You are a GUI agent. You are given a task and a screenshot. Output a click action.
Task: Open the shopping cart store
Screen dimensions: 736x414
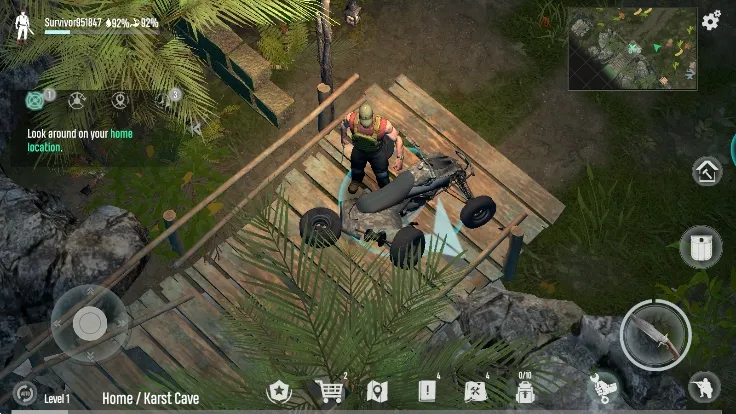[328, 391]
